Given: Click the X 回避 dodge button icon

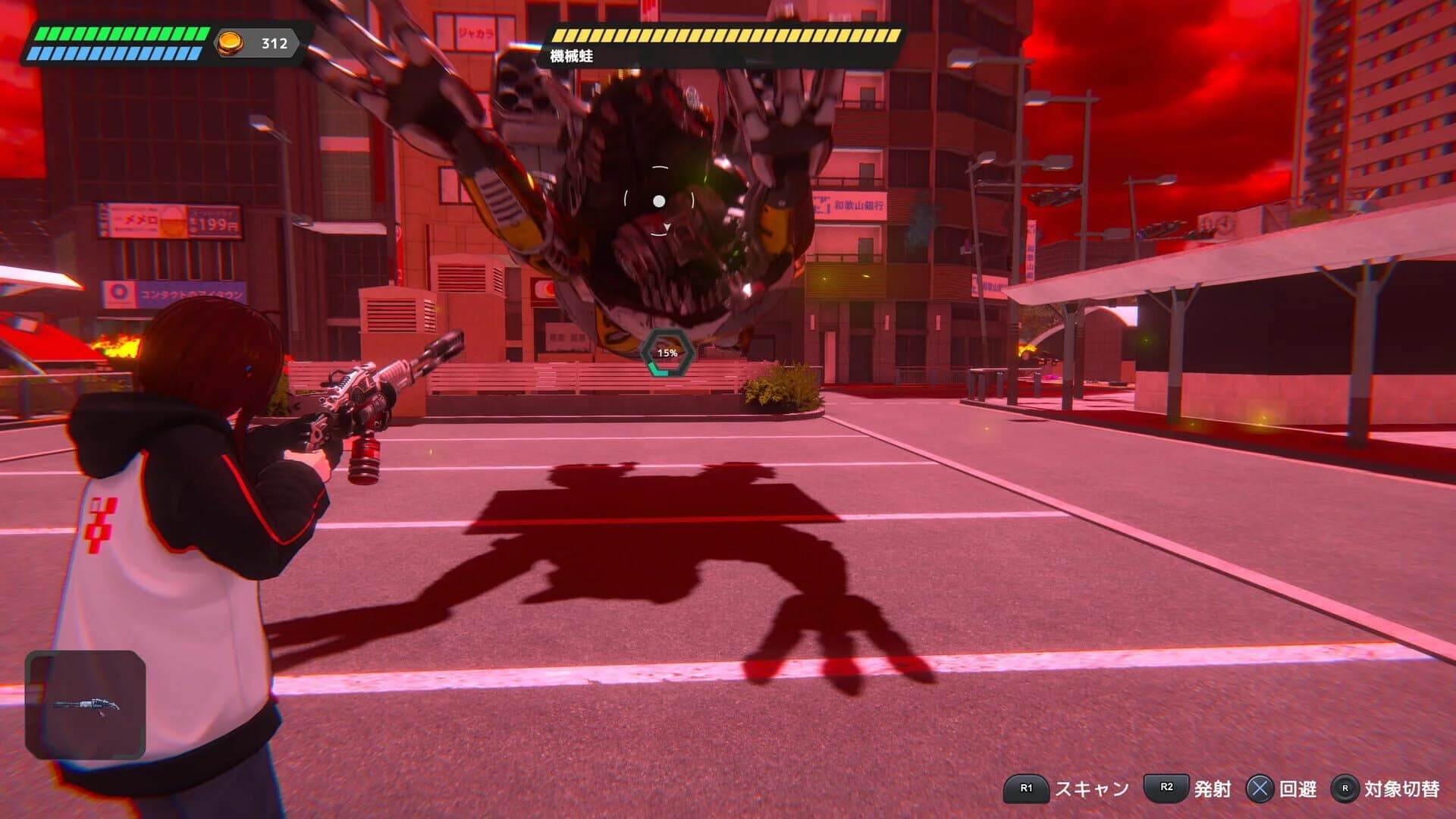Looking at the screenshot, I should point(1259,788).
